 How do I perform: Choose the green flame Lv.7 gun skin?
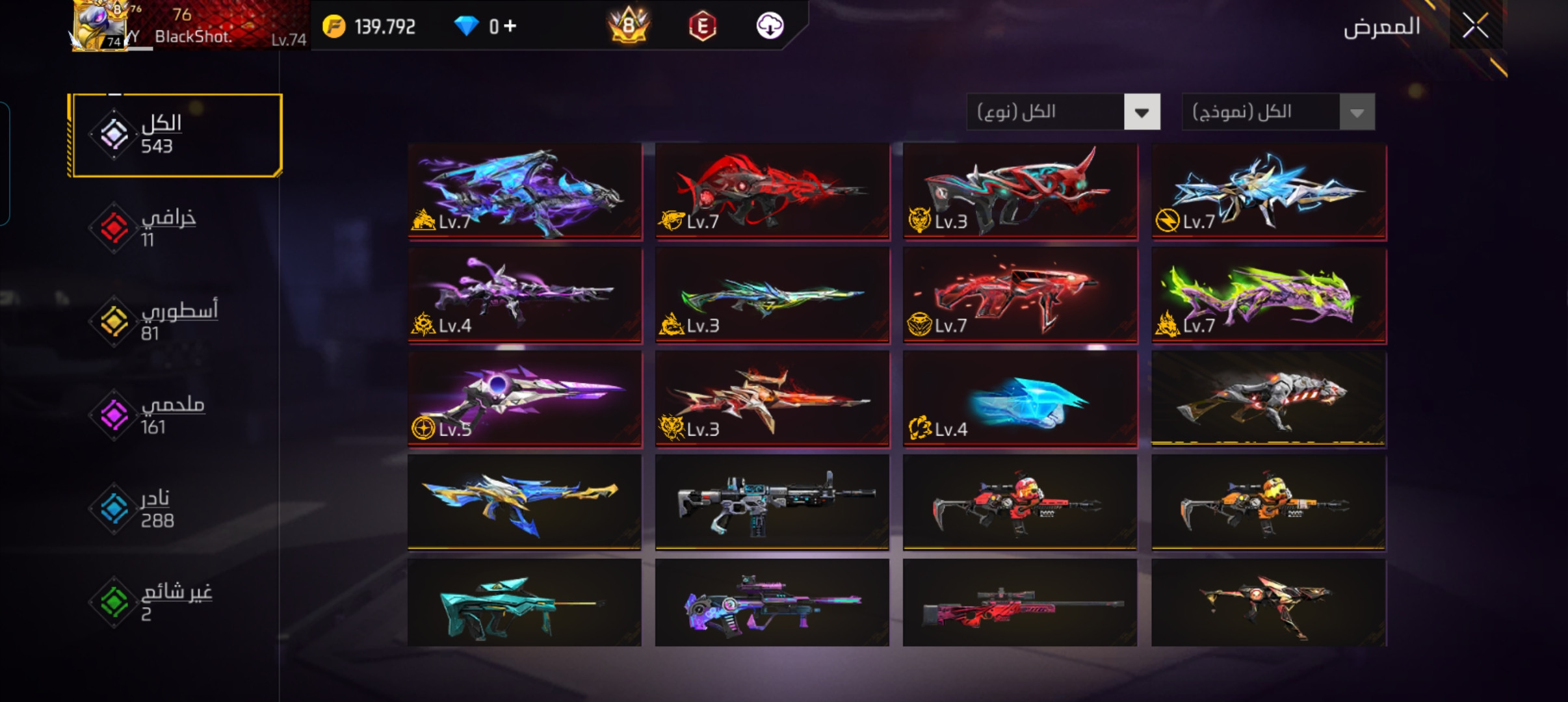pos(1268,295)
